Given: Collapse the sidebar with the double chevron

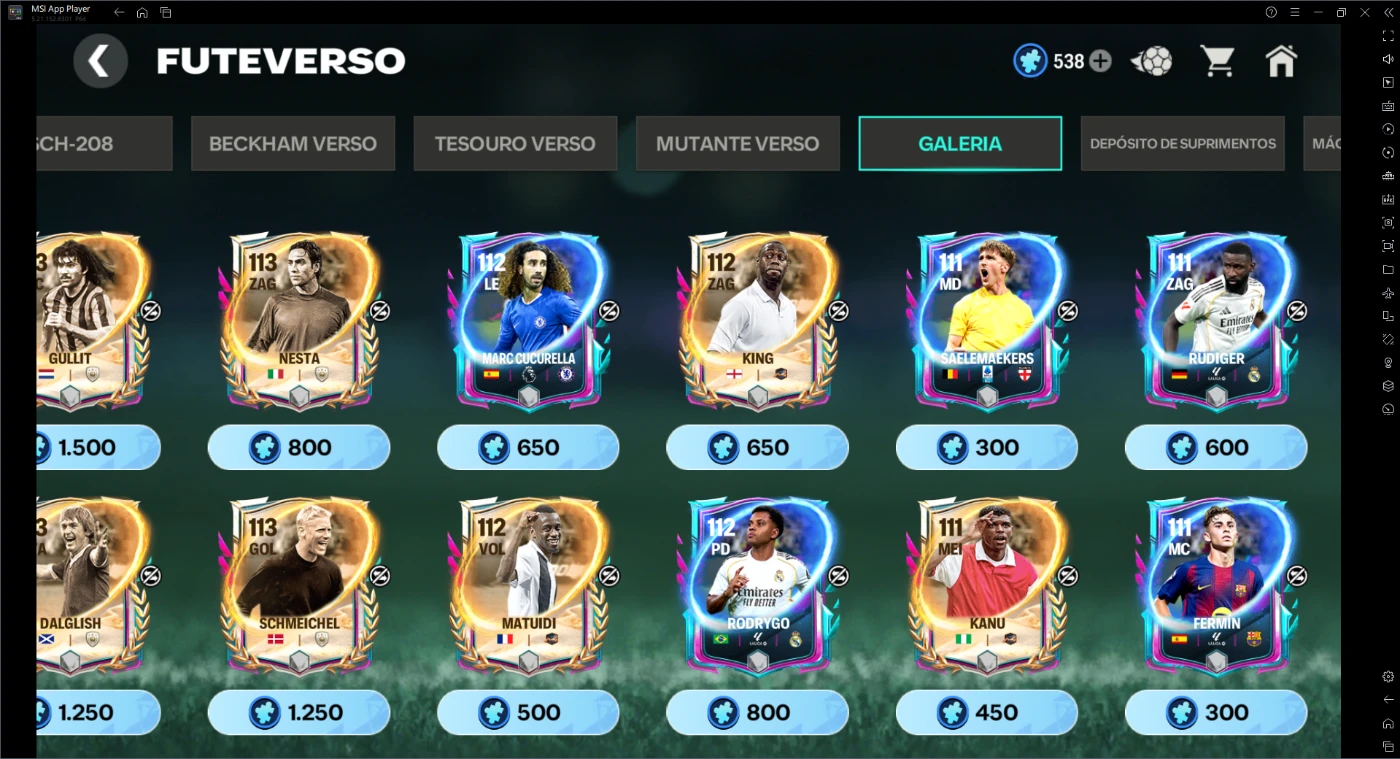Looking at the screenshot, I should pos(1388,11).
